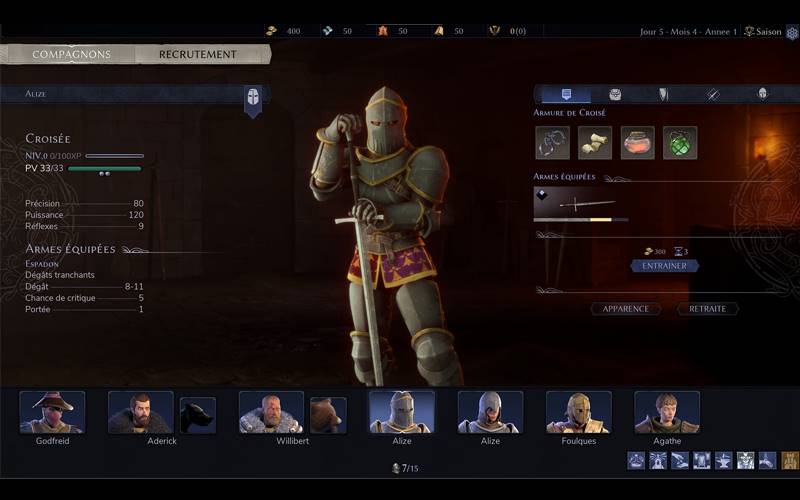Select the green gem amulet slot
The width and height of the screenshot is (800, 500).
(x=680, y=143)
